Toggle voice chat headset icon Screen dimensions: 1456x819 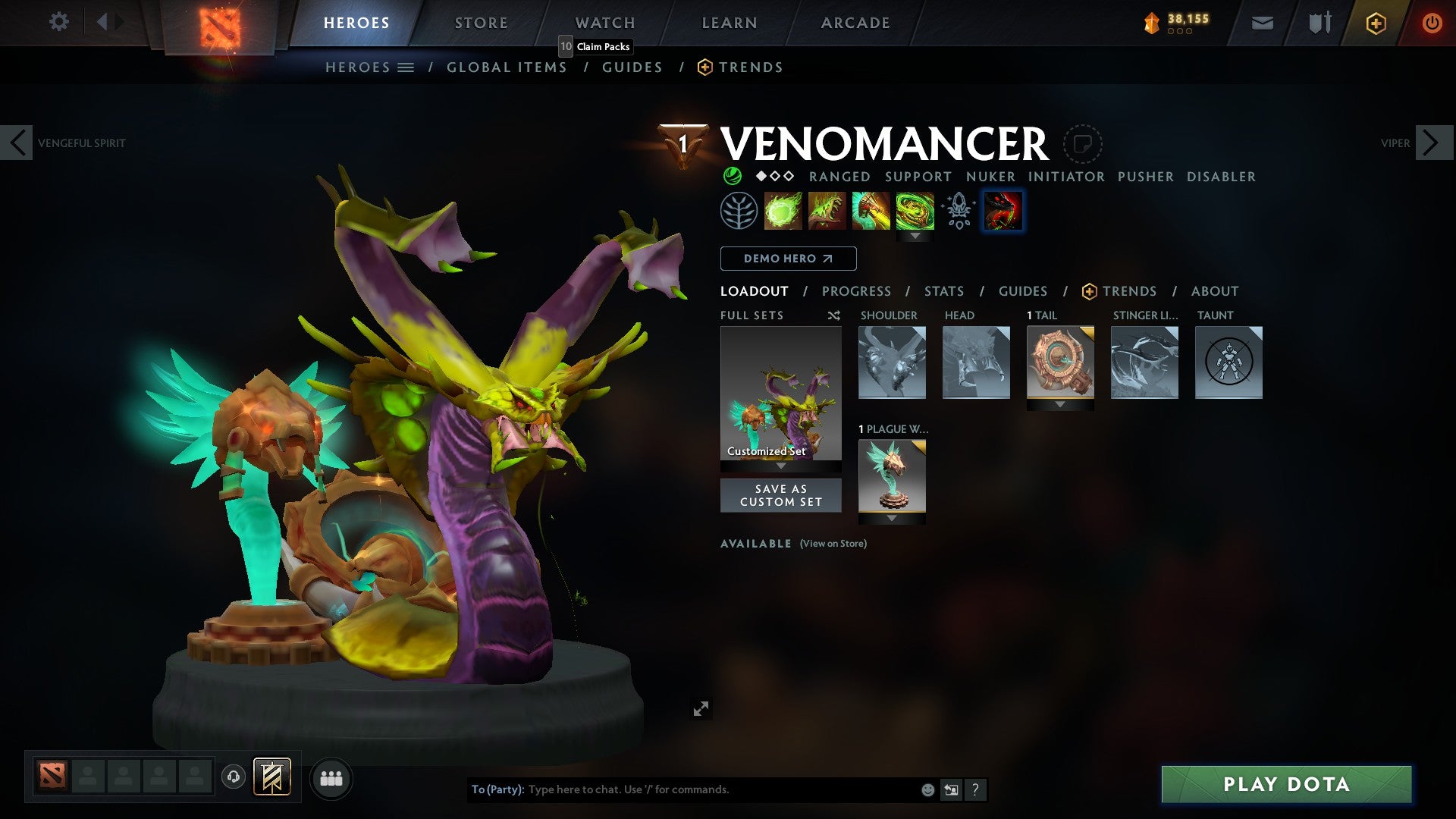(x=234, y=777)
